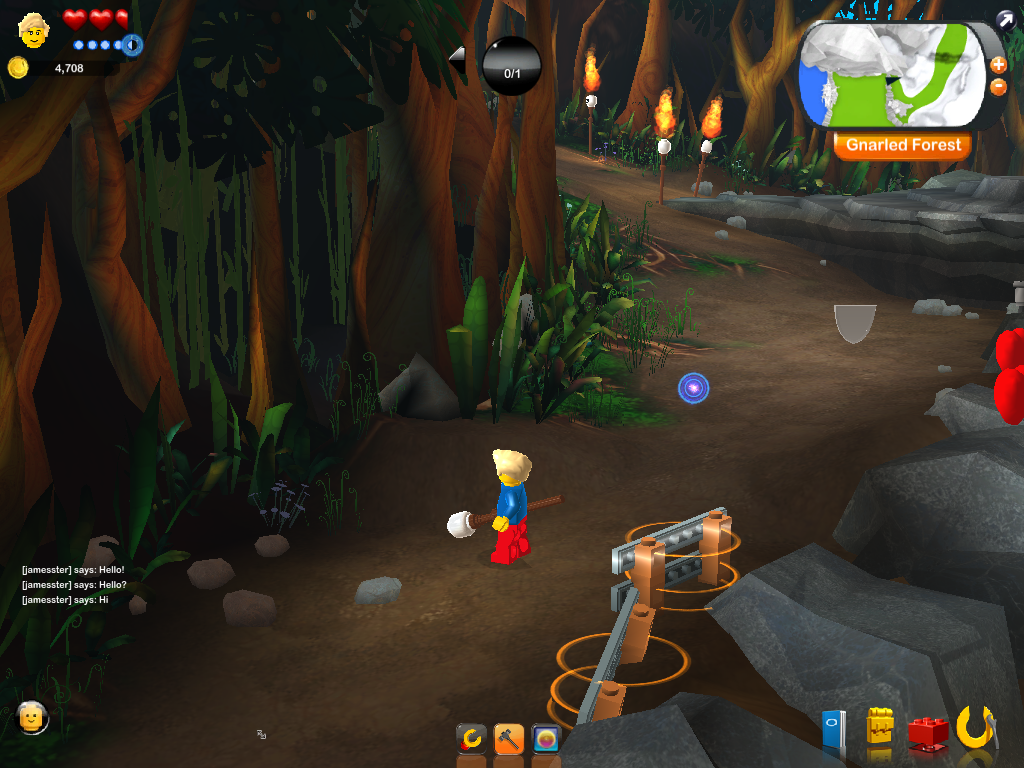The image size is (1024, 768).
Task: Zoom in the minimap with plus button
Action: [x=998, y=65]
